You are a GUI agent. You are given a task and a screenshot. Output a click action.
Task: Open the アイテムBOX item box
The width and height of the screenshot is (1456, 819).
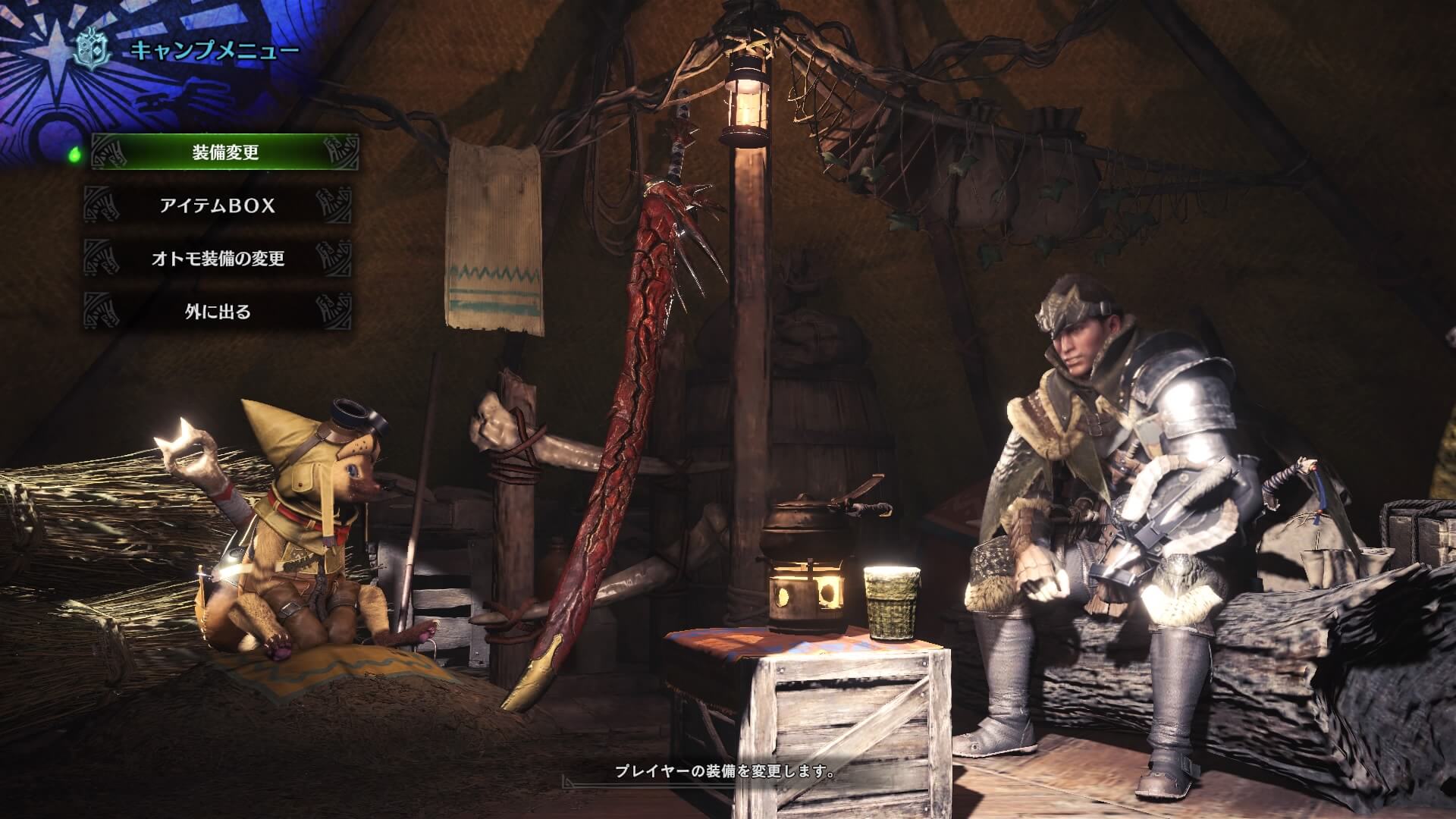pyautogui.click(x=218, y=206)
